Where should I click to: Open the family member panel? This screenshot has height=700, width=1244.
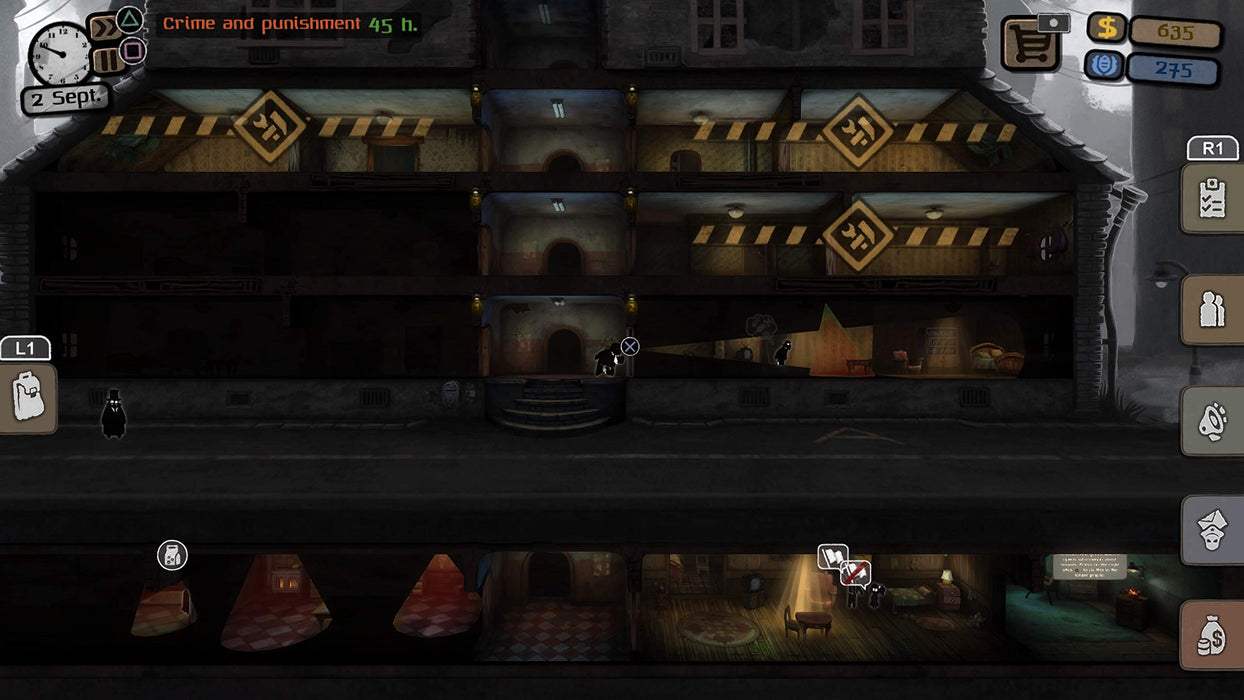[1212, 530]
